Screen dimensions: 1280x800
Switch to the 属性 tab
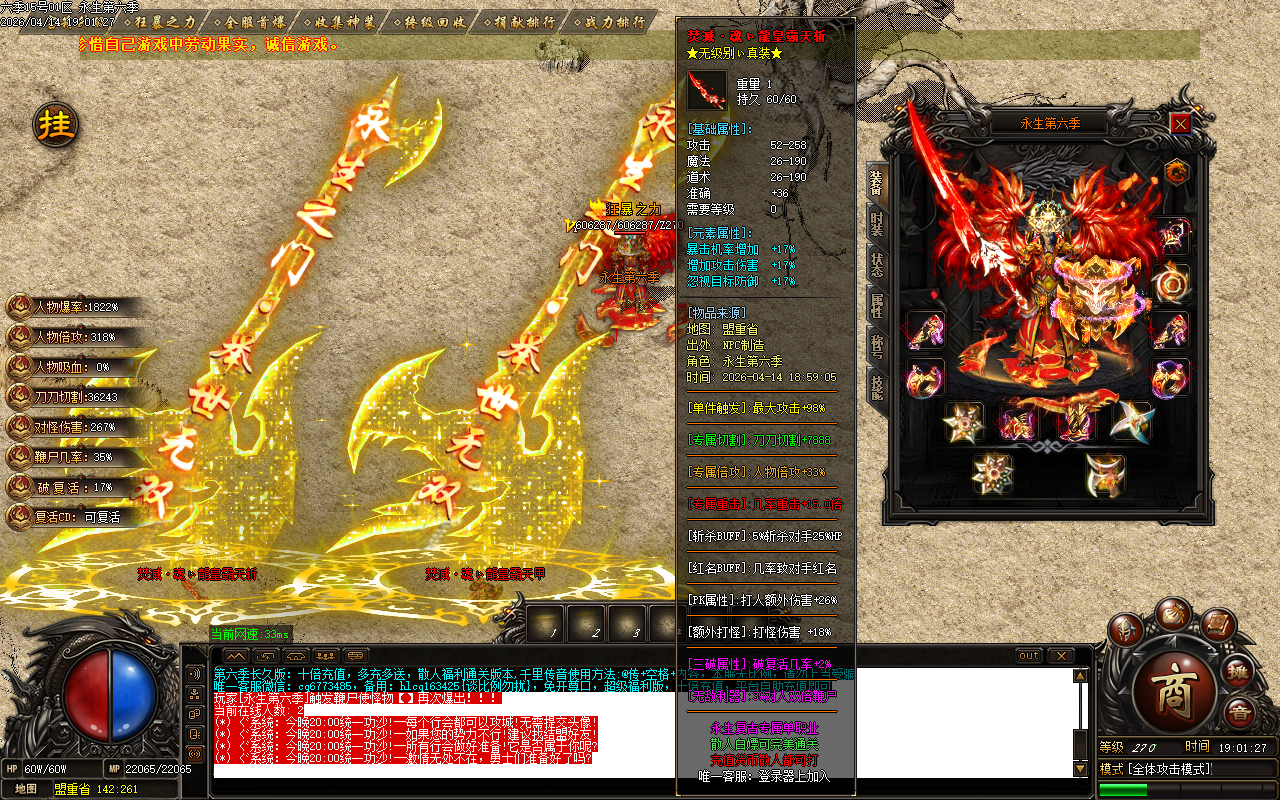click(x=877, y=305)
